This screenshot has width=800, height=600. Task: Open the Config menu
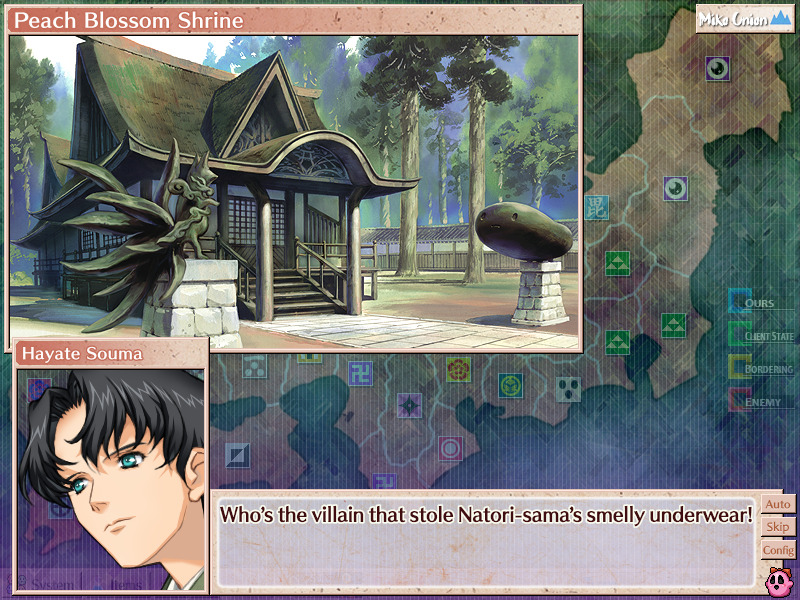[x=778, y=550]
